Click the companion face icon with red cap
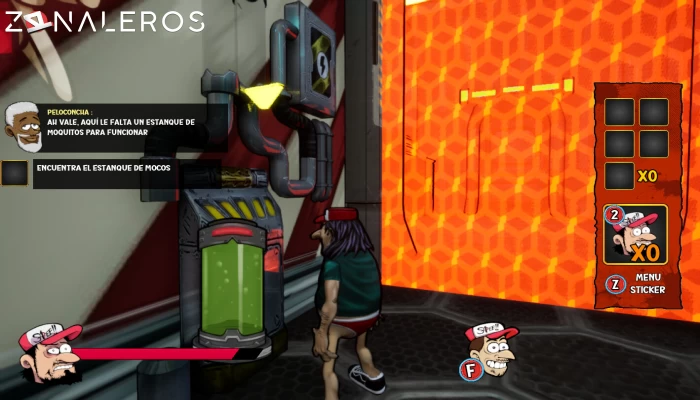The image size is (700, 400). click(x=490, y=344)
